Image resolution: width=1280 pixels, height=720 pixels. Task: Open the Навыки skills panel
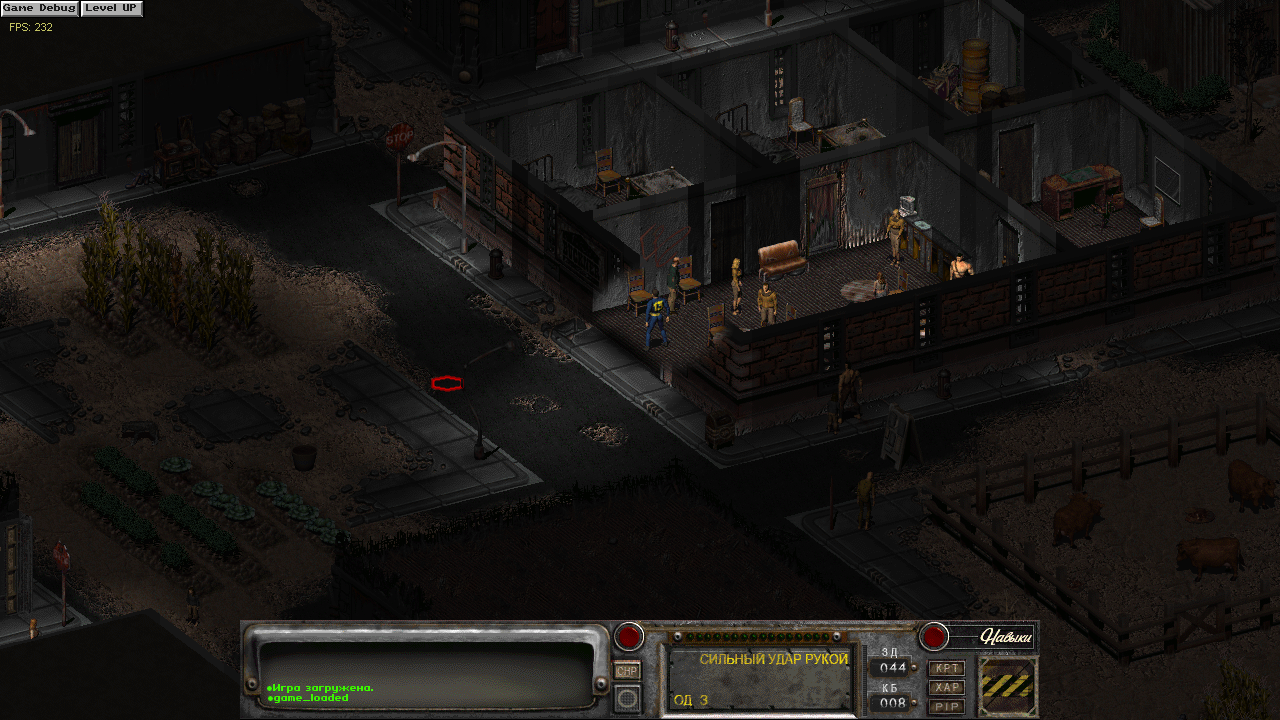point(991,636)
